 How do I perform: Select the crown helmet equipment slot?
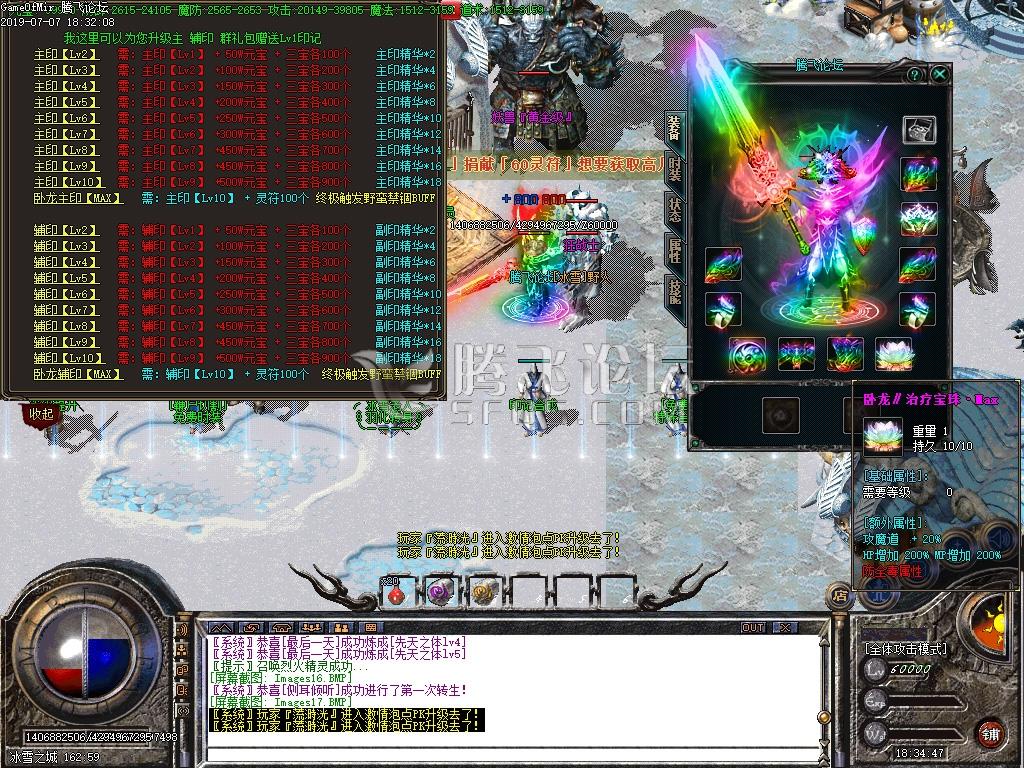pyautogui.click(x=917, y=218)
